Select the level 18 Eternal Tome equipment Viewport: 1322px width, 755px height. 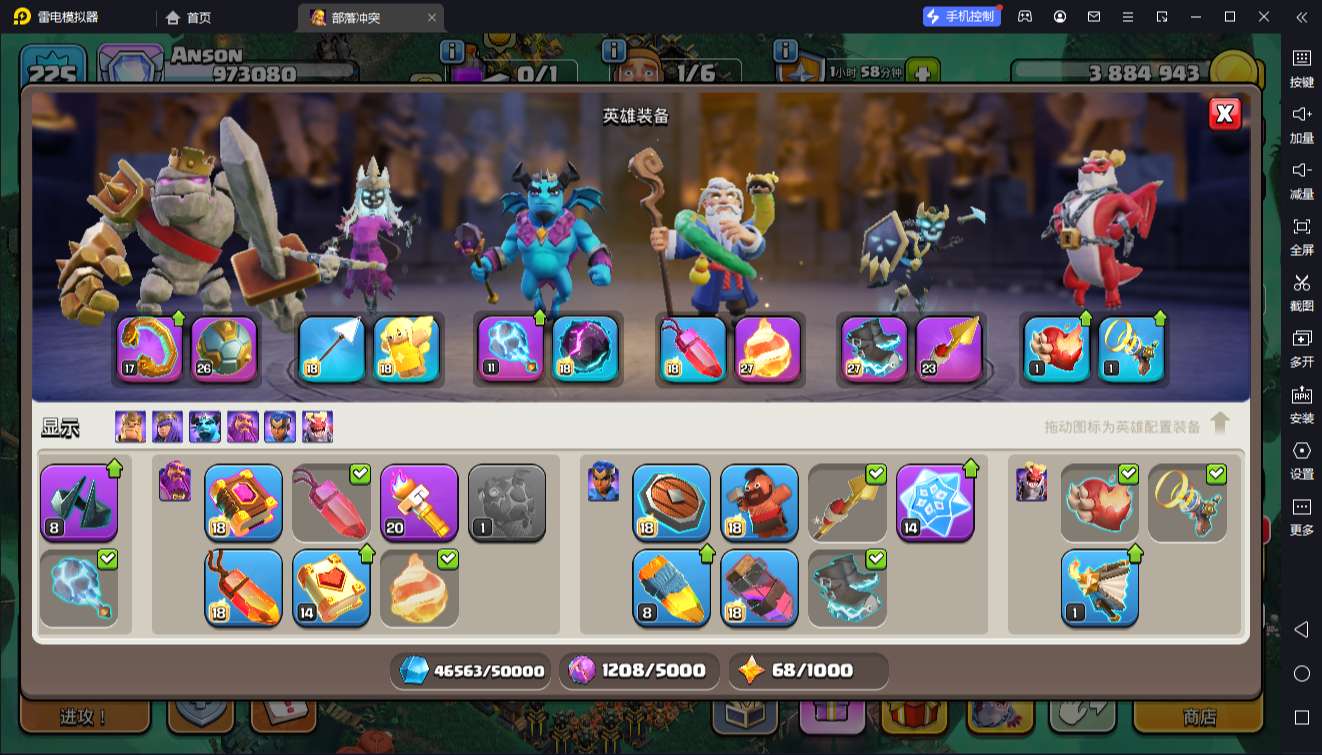tap(243, 502)
